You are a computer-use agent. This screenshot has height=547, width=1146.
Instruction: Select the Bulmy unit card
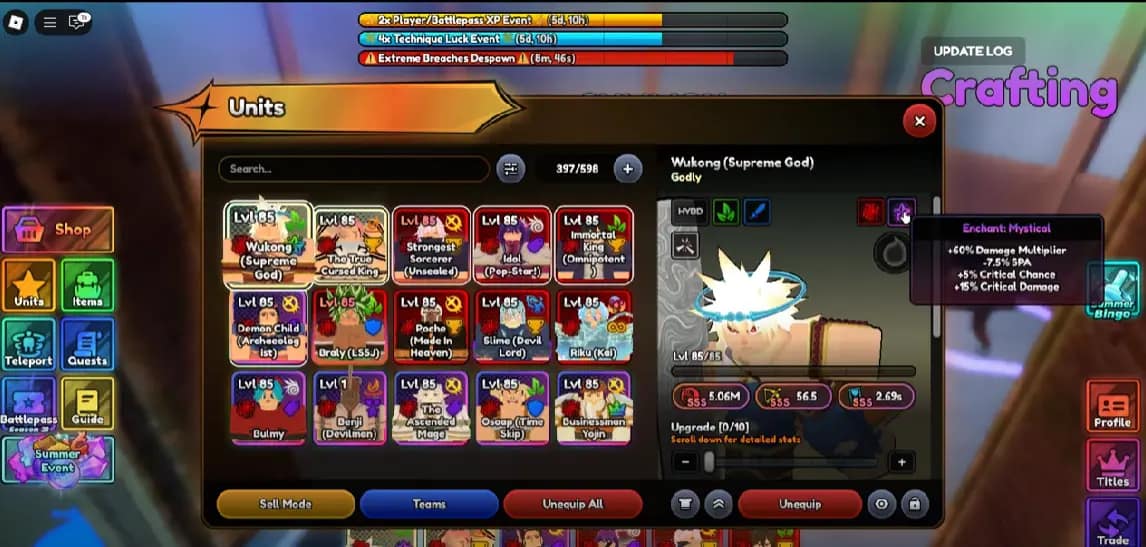tap(268, 407)
